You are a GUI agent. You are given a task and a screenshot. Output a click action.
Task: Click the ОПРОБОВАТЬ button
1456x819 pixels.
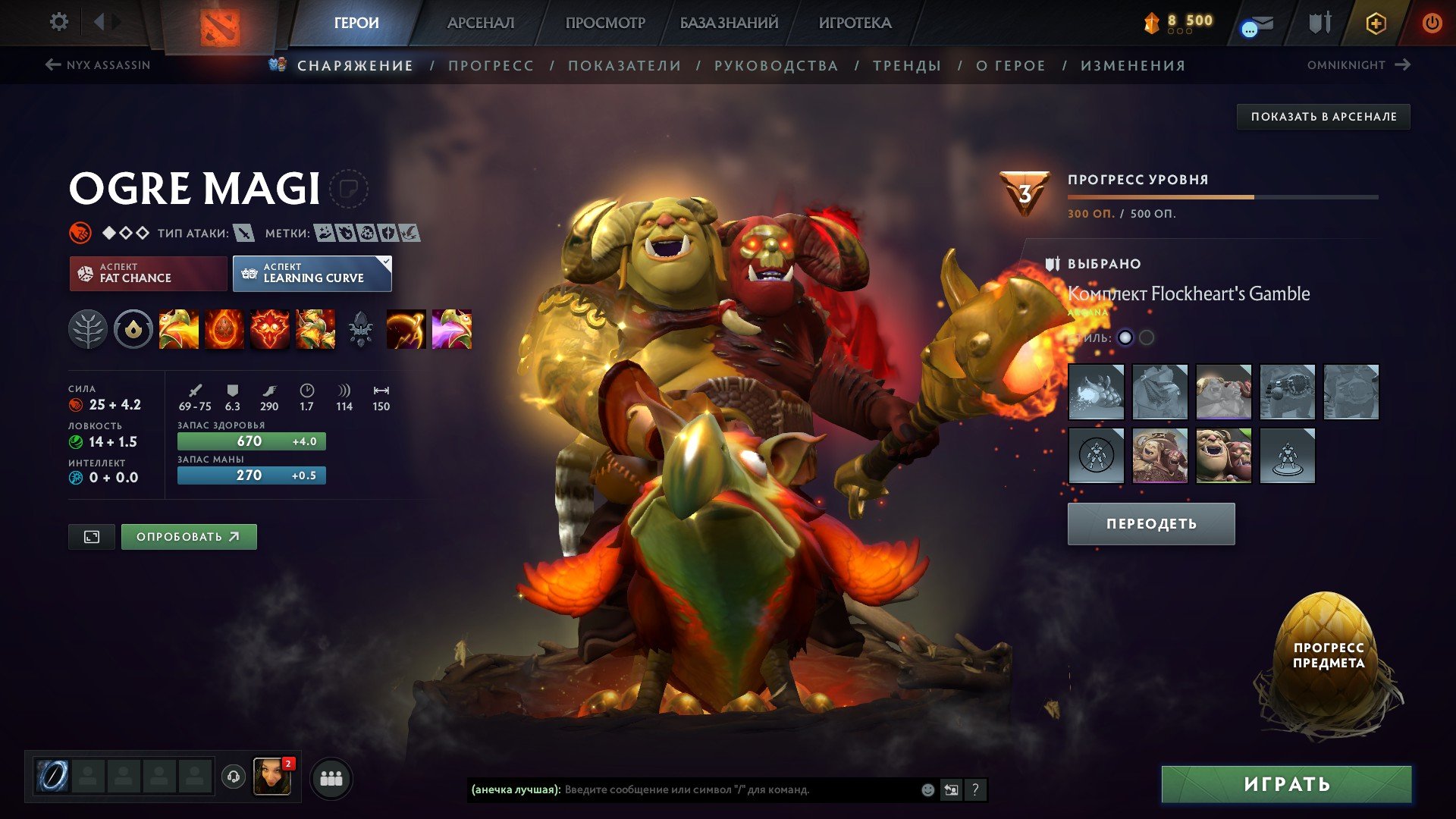click(x=188, y=536)
